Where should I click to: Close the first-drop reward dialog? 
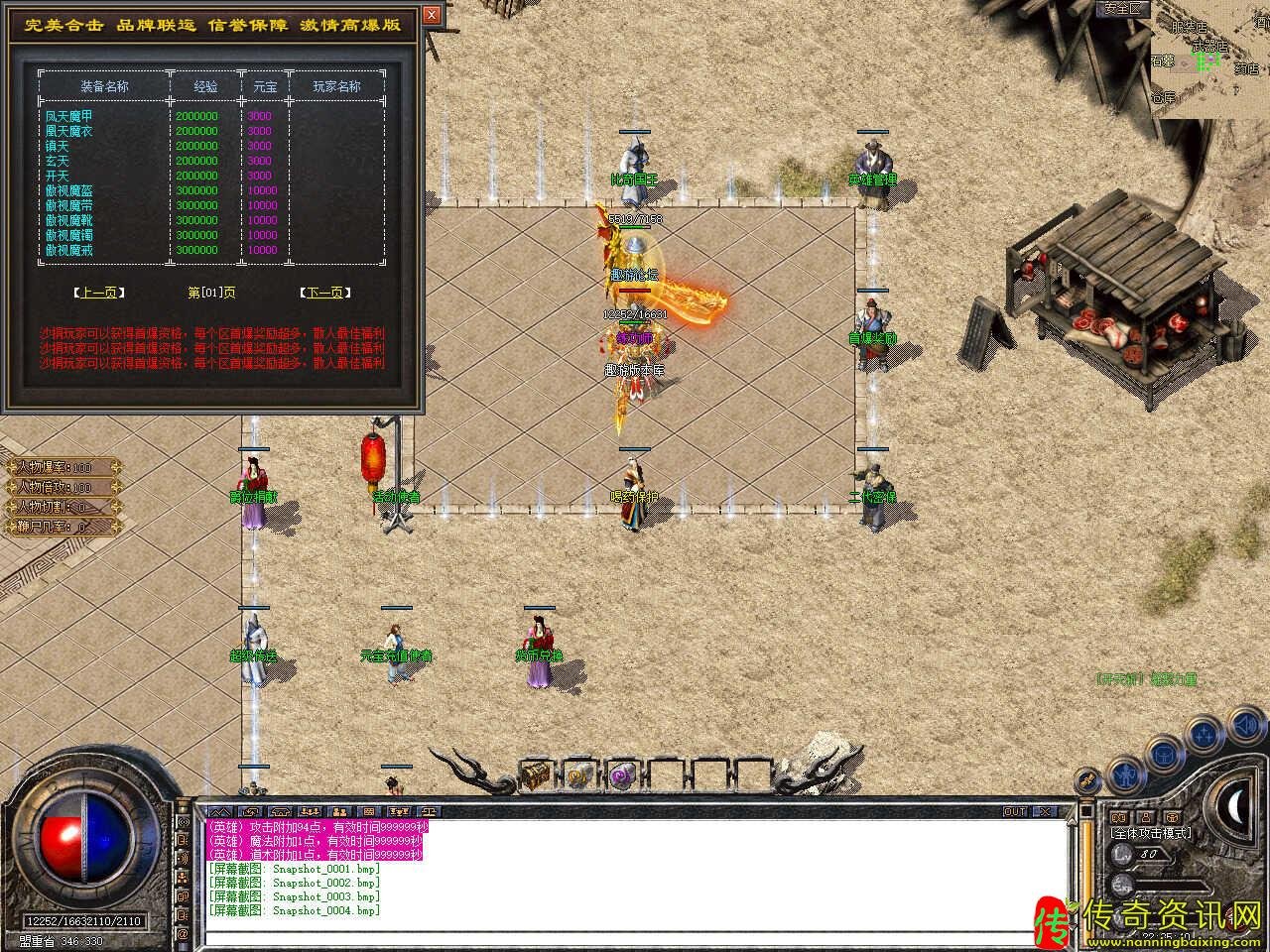431,16
